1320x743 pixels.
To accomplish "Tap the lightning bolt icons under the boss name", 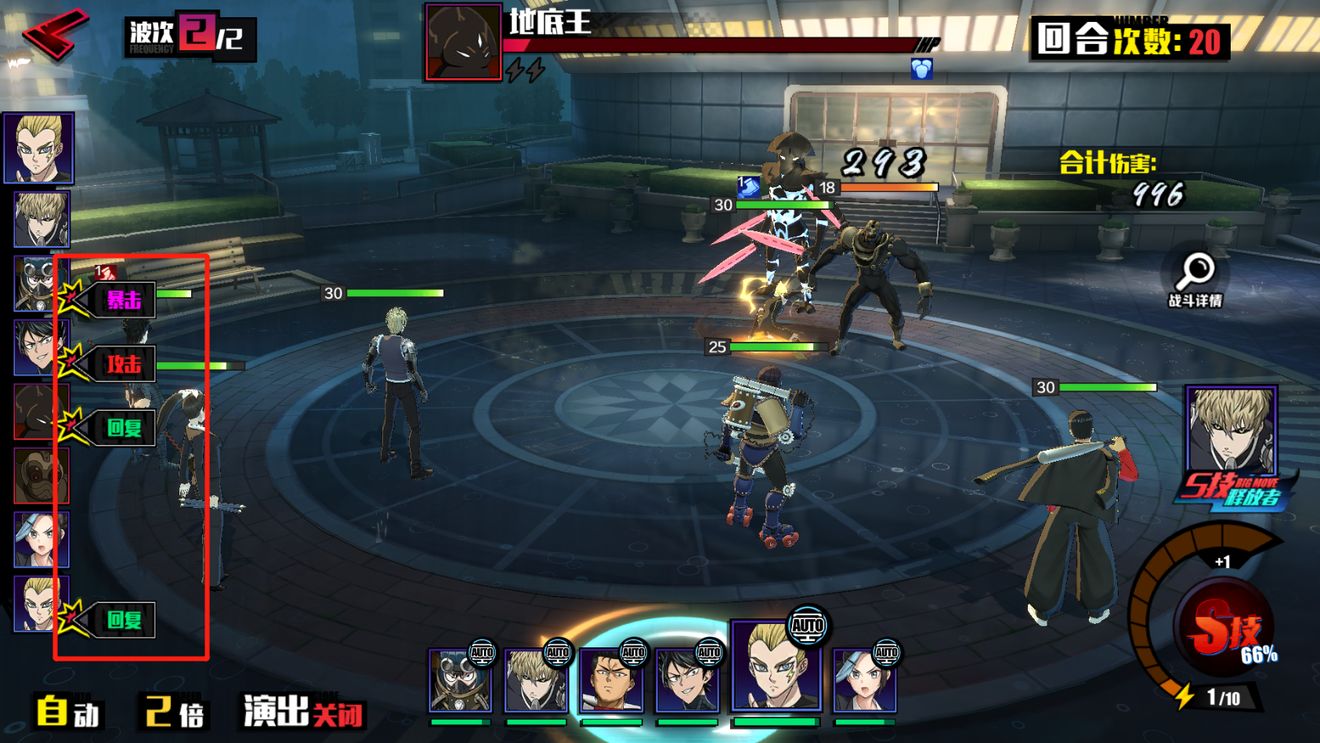I will click(x=525, y=70).
